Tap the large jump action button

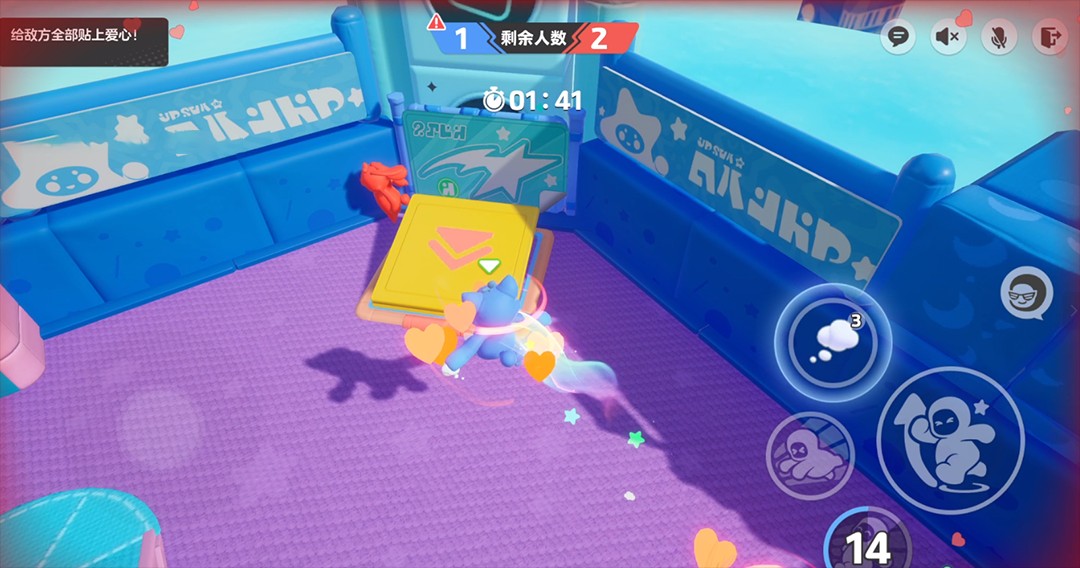click(949, 440)
